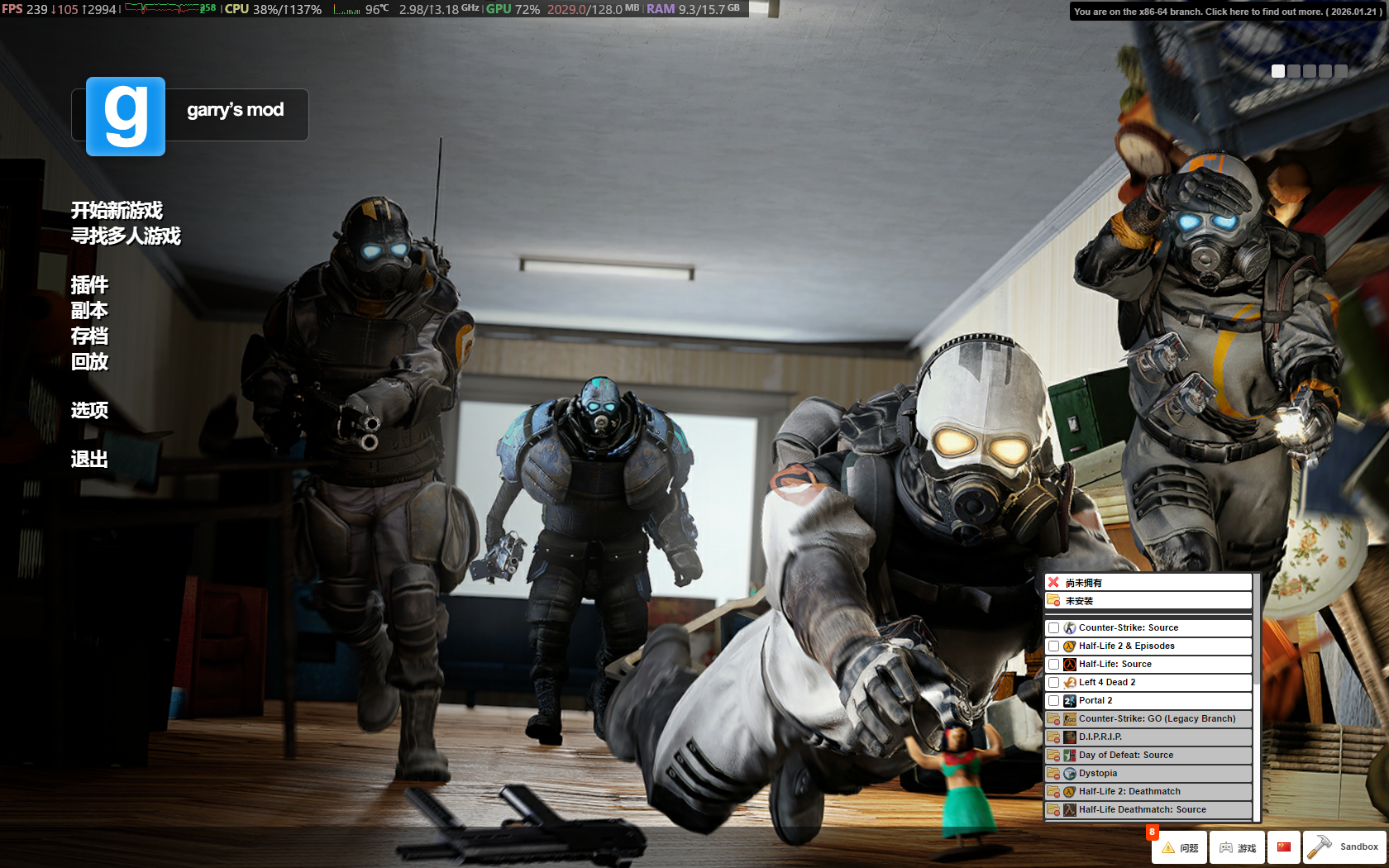Select the Day of Defeat: Source row

1148,756
